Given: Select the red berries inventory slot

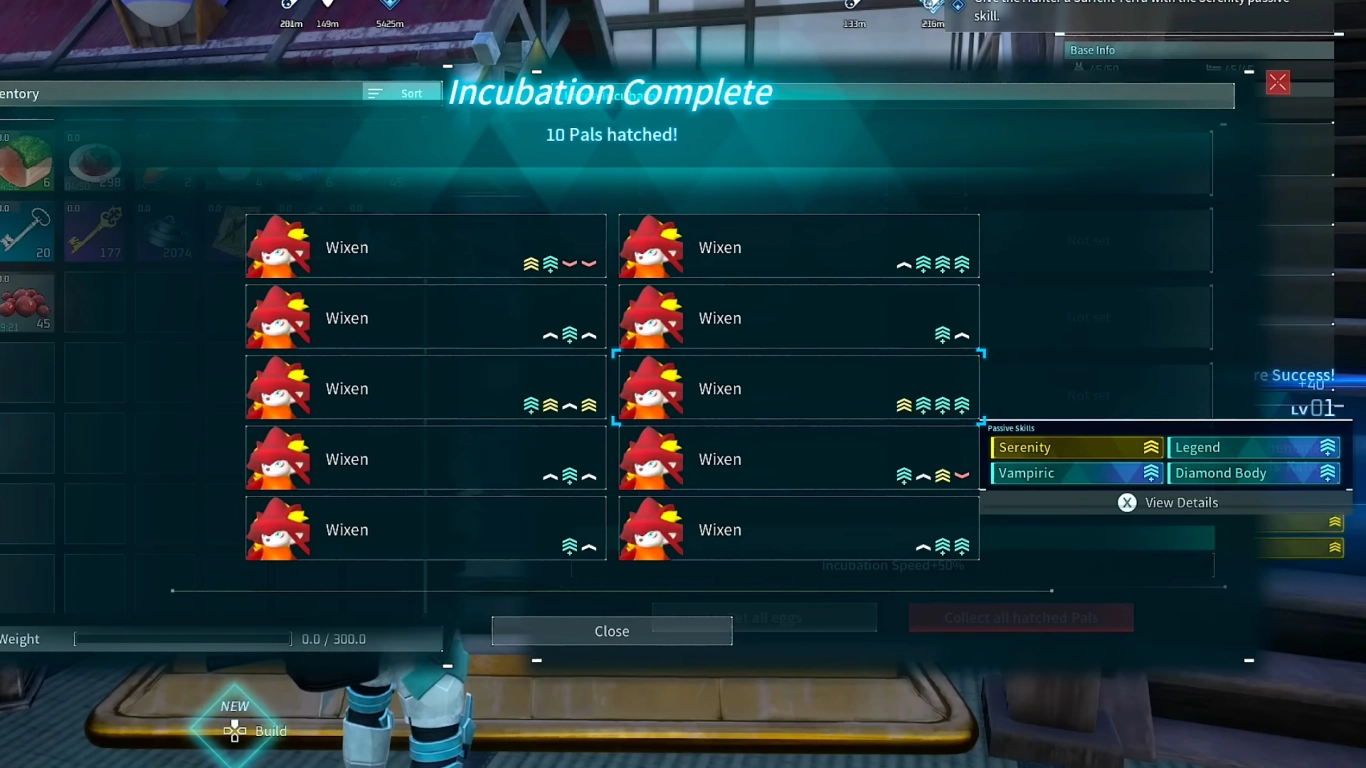Looking at the screenshot, I should click(x=25, y=303).
